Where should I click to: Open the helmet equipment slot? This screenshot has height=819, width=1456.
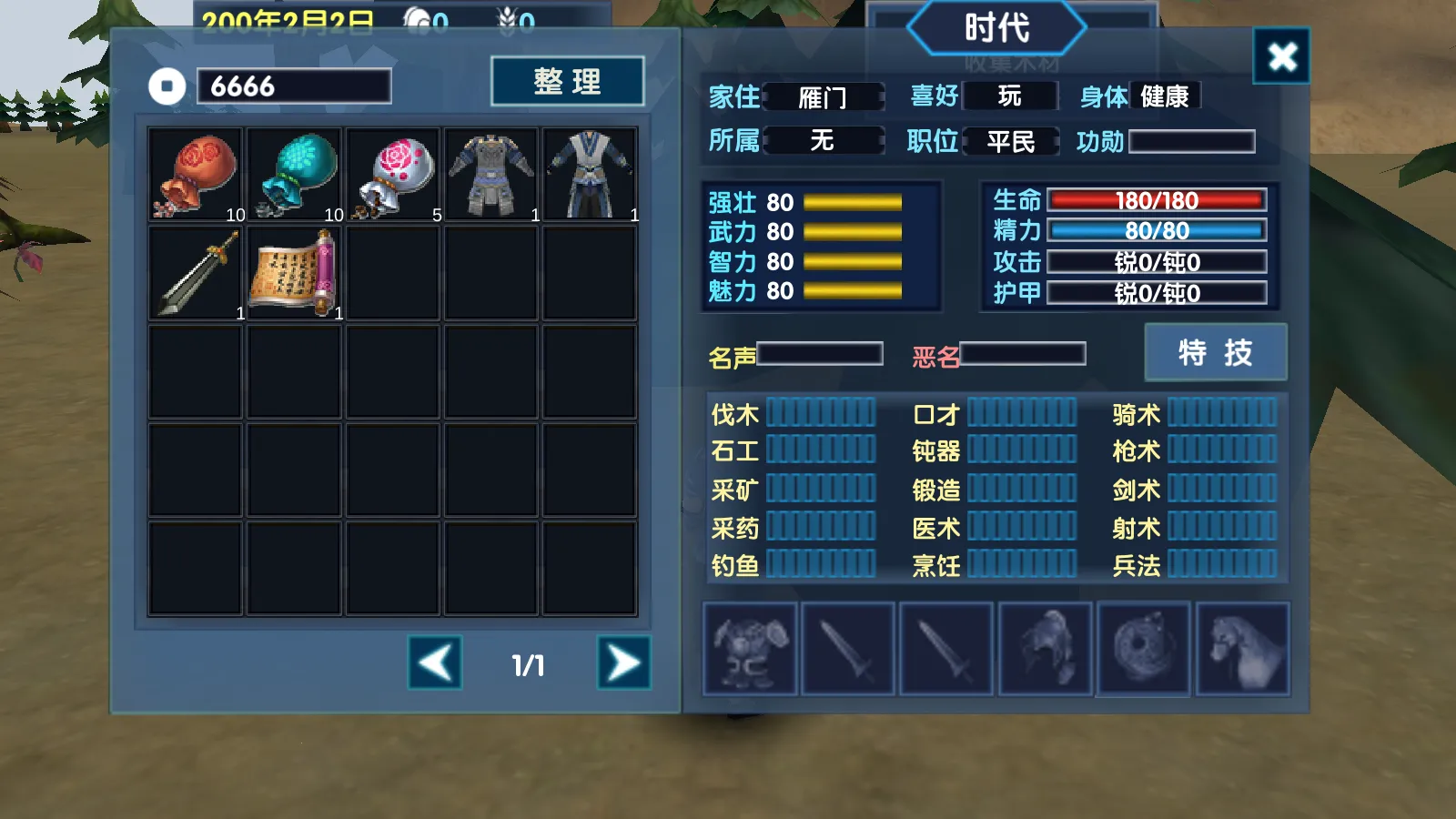[1045, 649]
